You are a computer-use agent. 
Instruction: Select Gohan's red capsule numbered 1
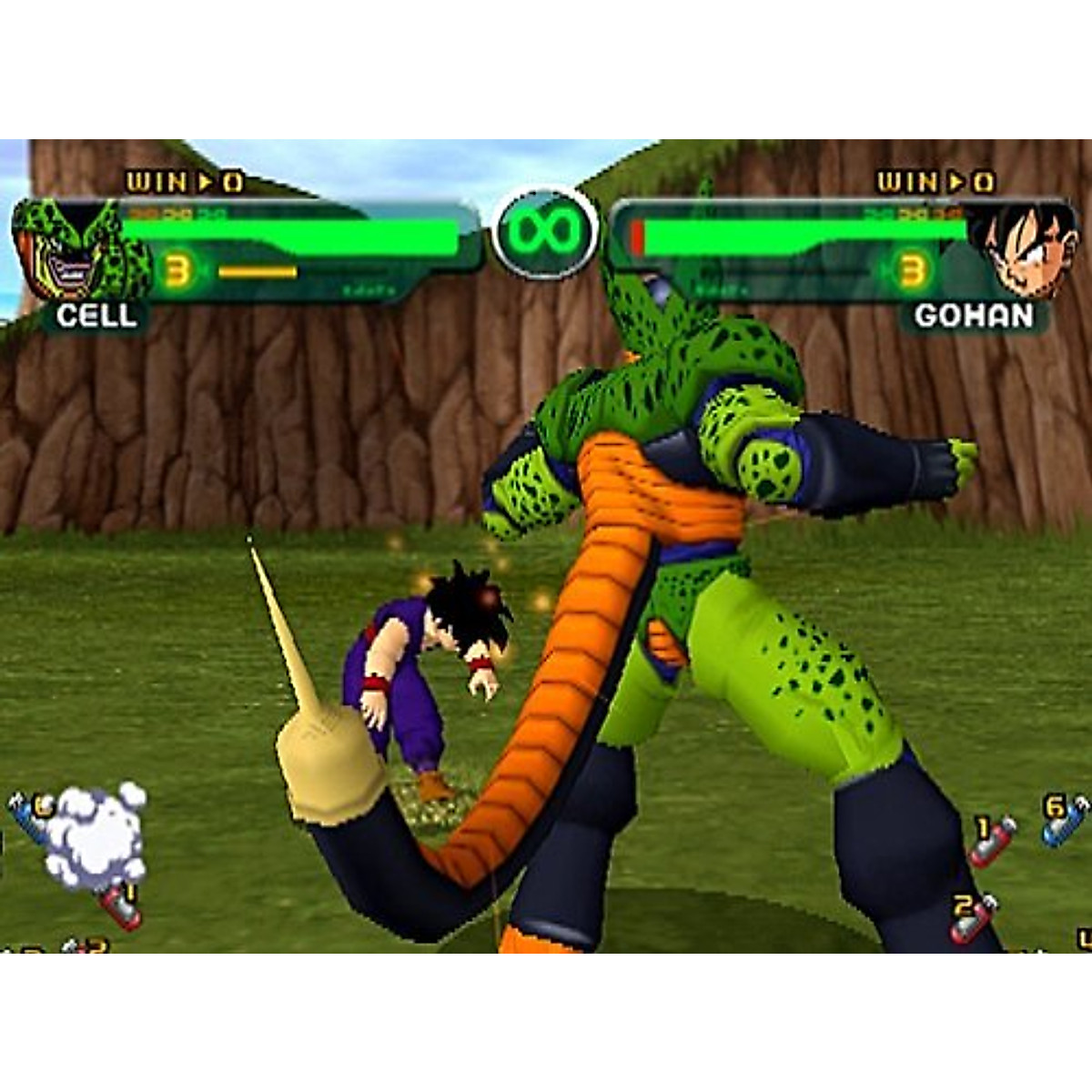click(991, 840)
